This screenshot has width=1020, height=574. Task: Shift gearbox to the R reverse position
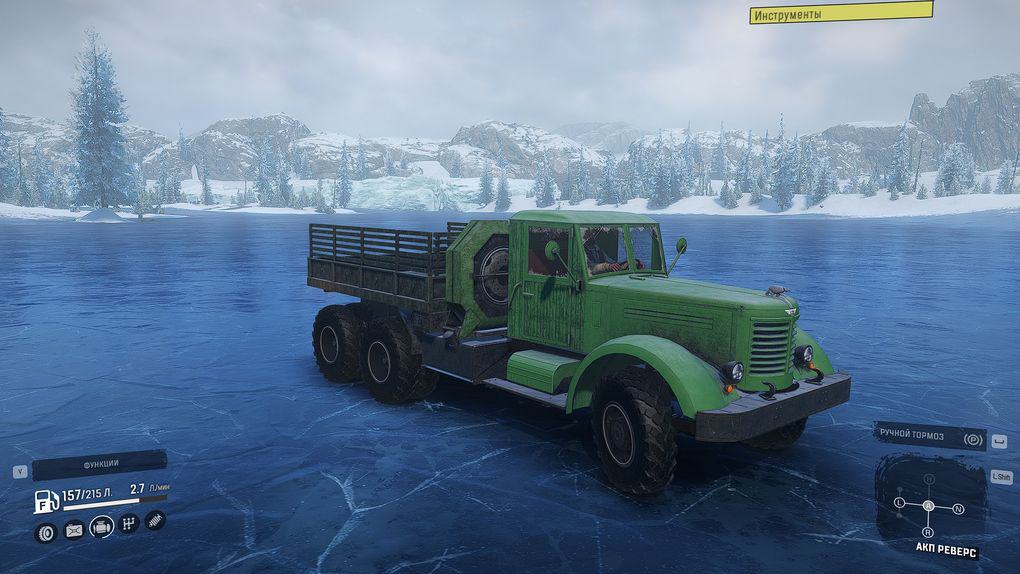point(928,533)
